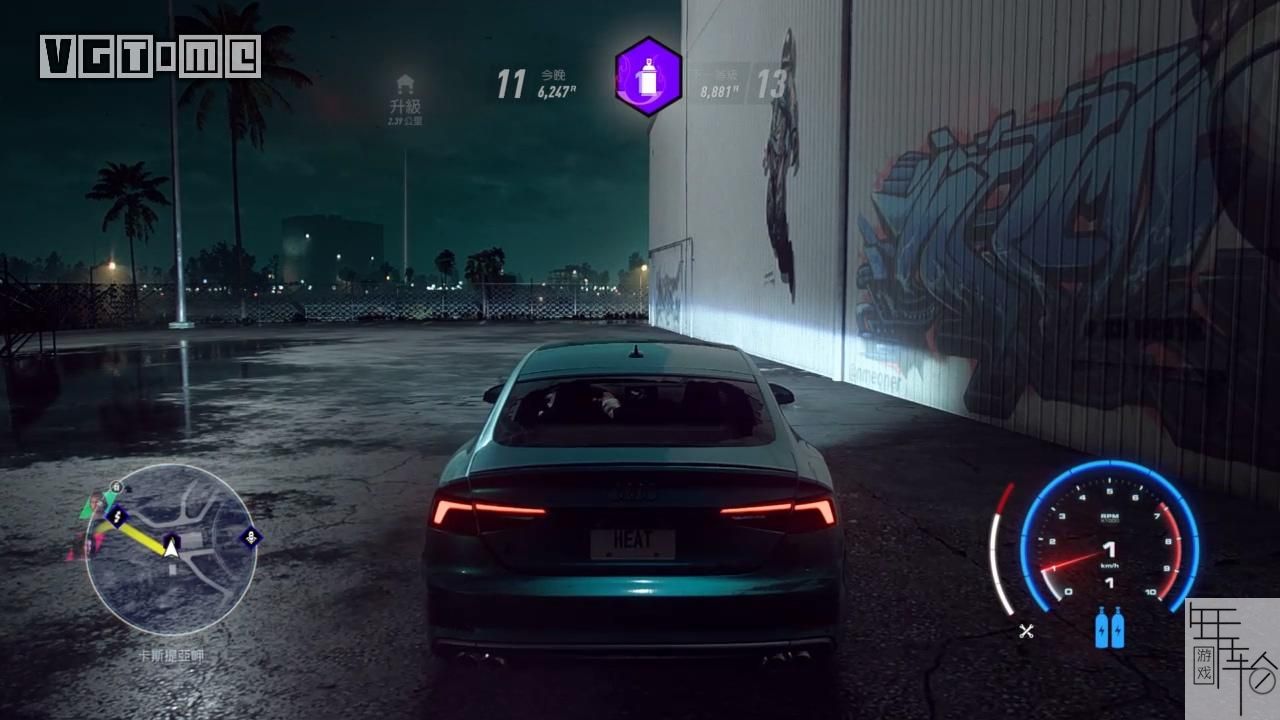Viewport: 1280px width, 720px height.
Task: Click the white player arrow on minimap
Action: 172,546
